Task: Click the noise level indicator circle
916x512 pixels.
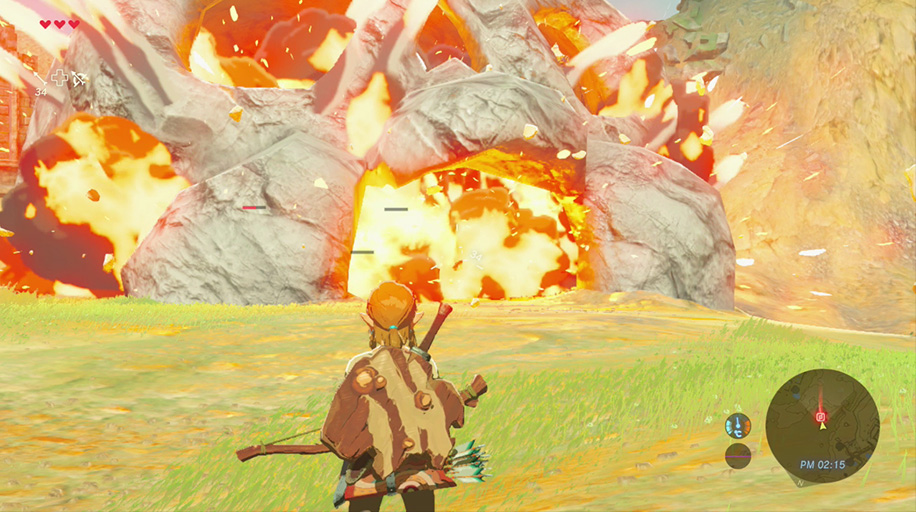Action: click(x=738, y=456)
